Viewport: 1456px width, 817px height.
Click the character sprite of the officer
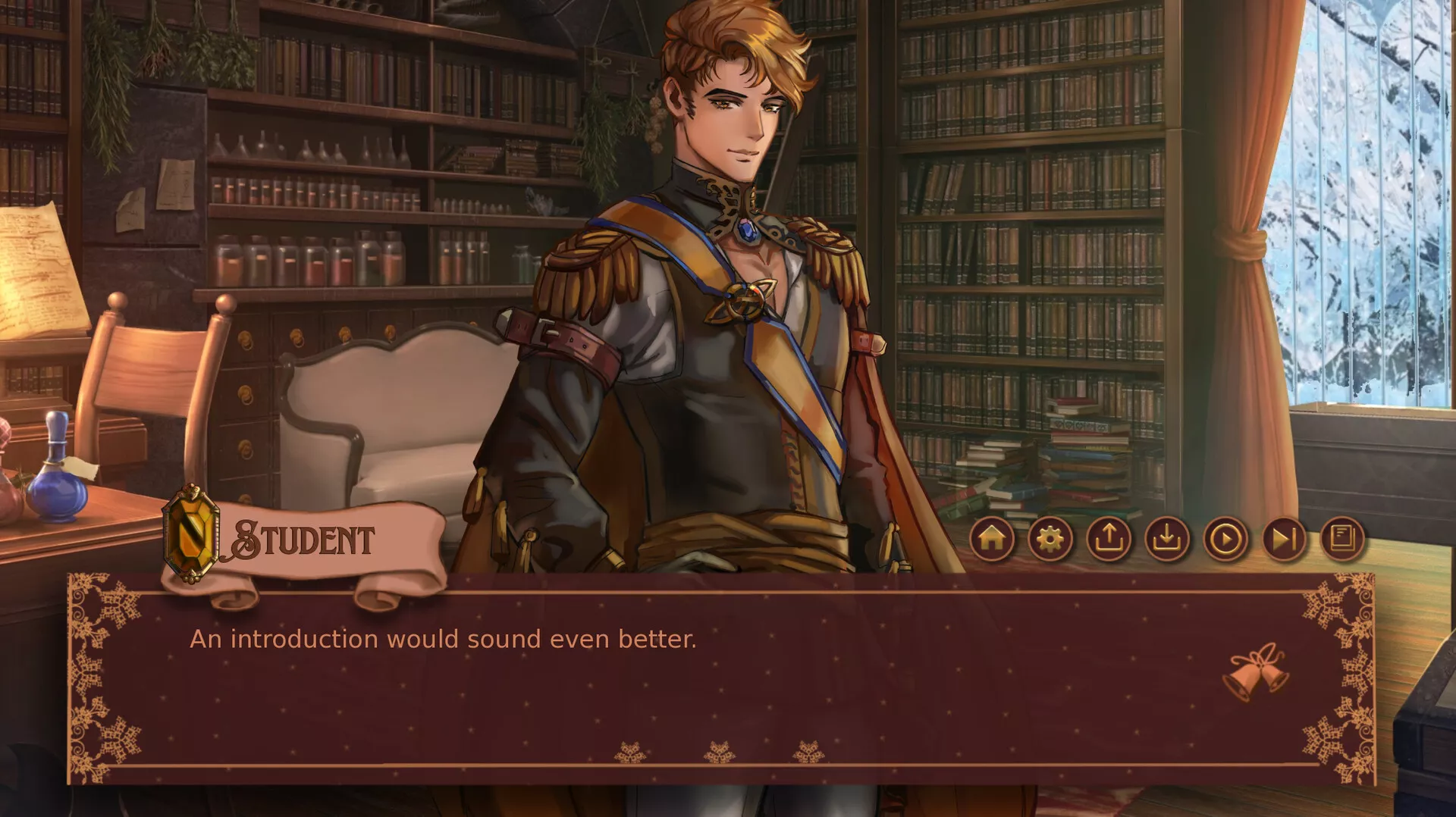720,303
